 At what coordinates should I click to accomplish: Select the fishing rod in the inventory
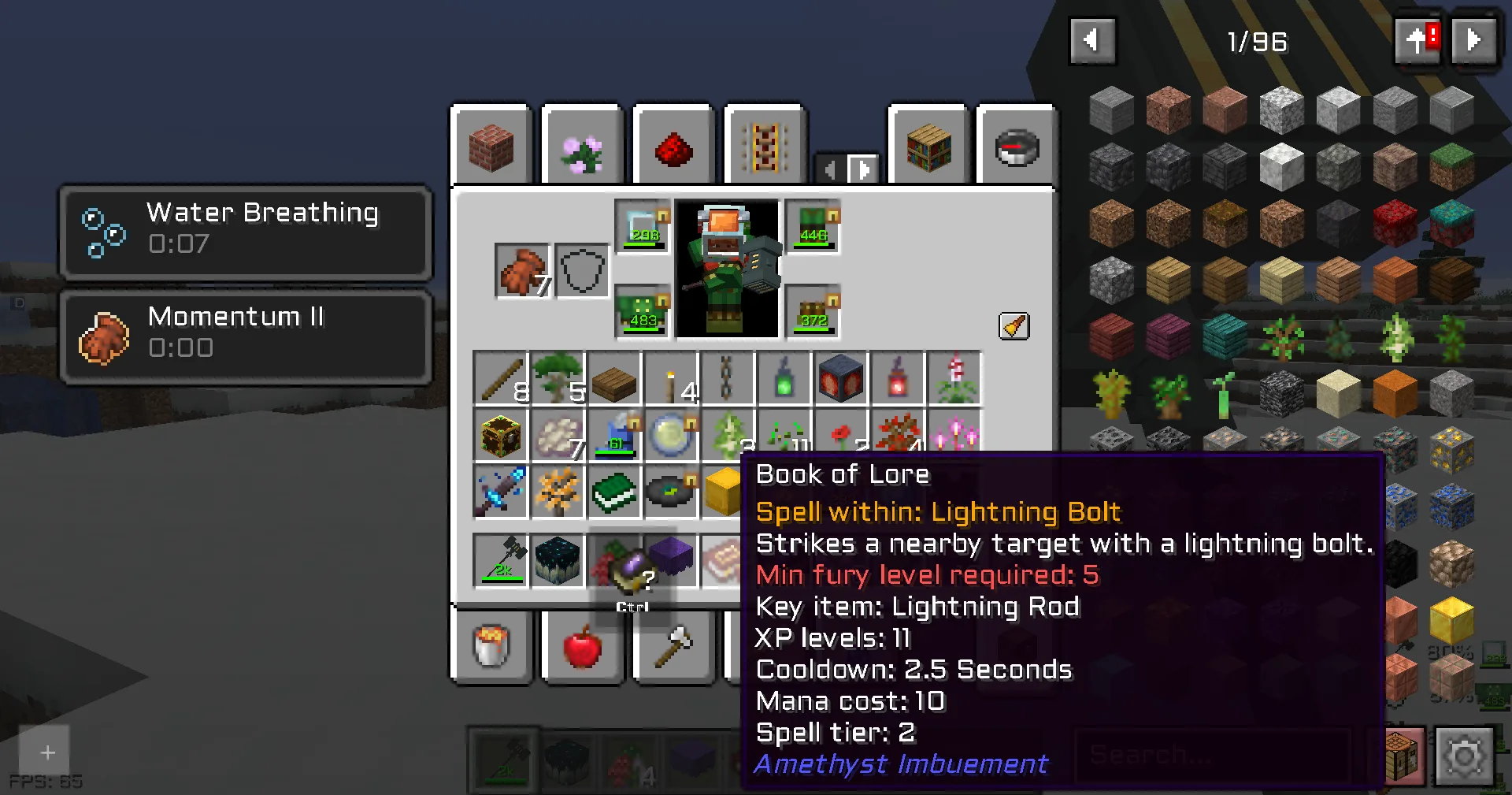click(x=501, y=379)
